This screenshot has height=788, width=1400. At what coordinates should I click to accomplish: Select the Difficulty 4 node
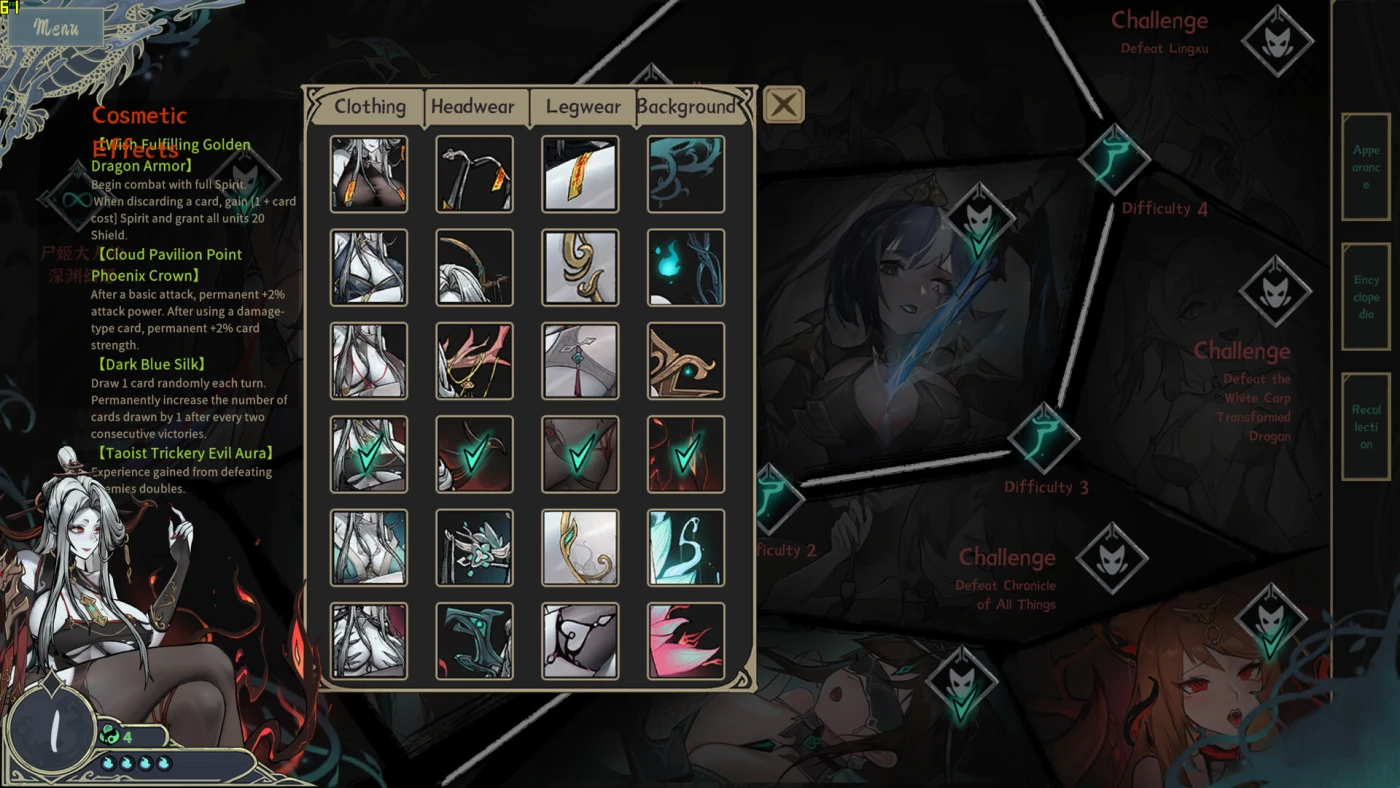point(1114,160)
